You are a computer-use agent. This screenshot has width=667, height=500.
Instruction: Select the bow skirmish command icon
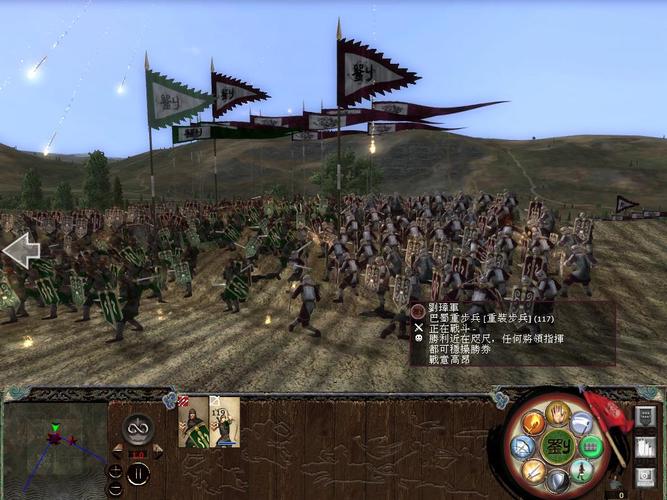[x=522, y=446]
